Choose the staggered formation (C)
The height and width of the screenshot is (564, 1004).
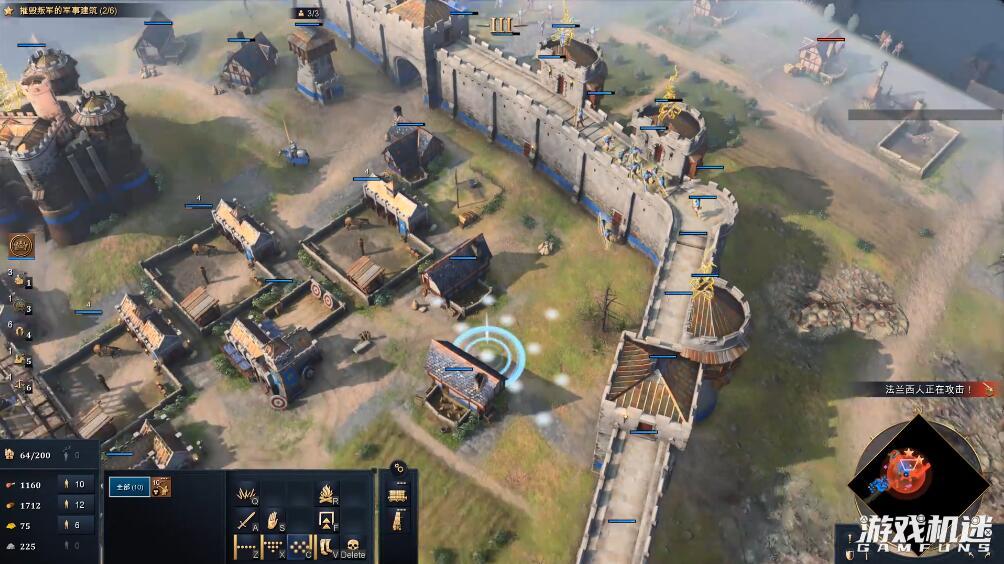pos(300,547)
